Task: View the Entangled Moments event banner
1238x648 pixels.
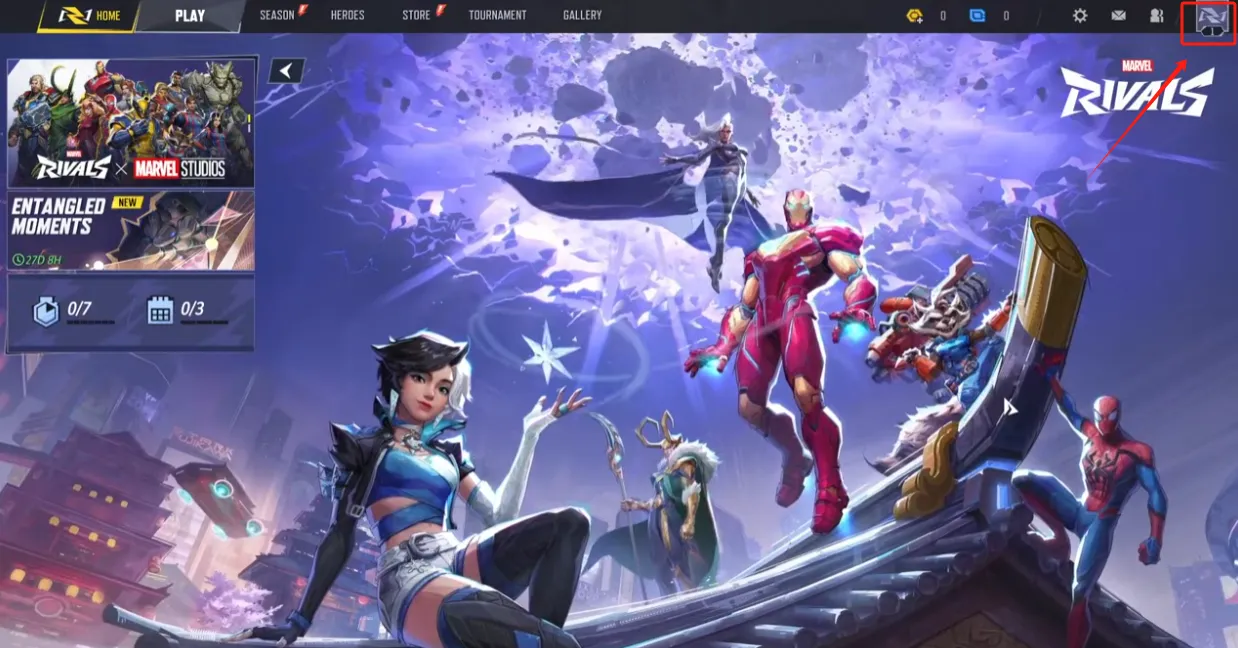Action: coord(131,231)
